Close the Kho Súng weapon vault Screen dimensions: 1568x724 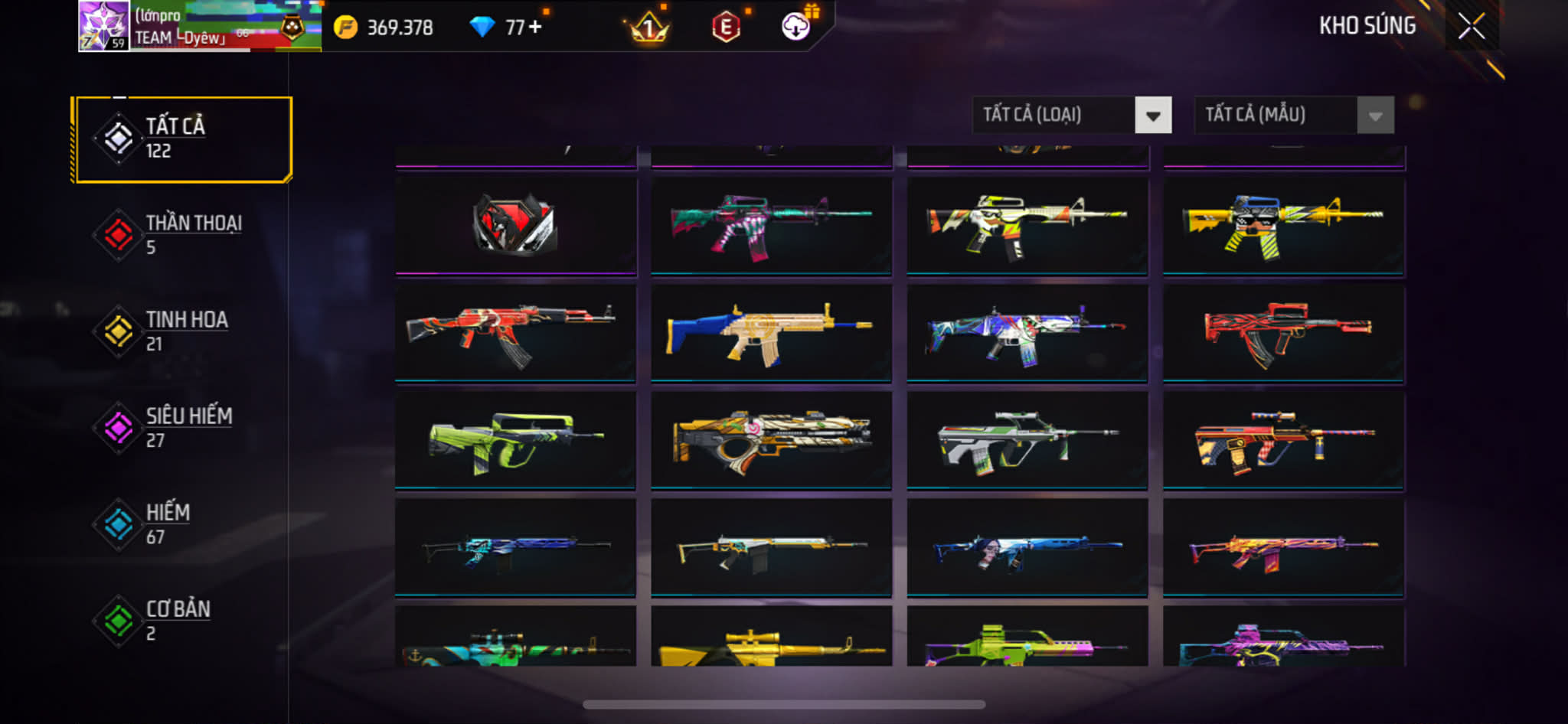(1471, 27)
